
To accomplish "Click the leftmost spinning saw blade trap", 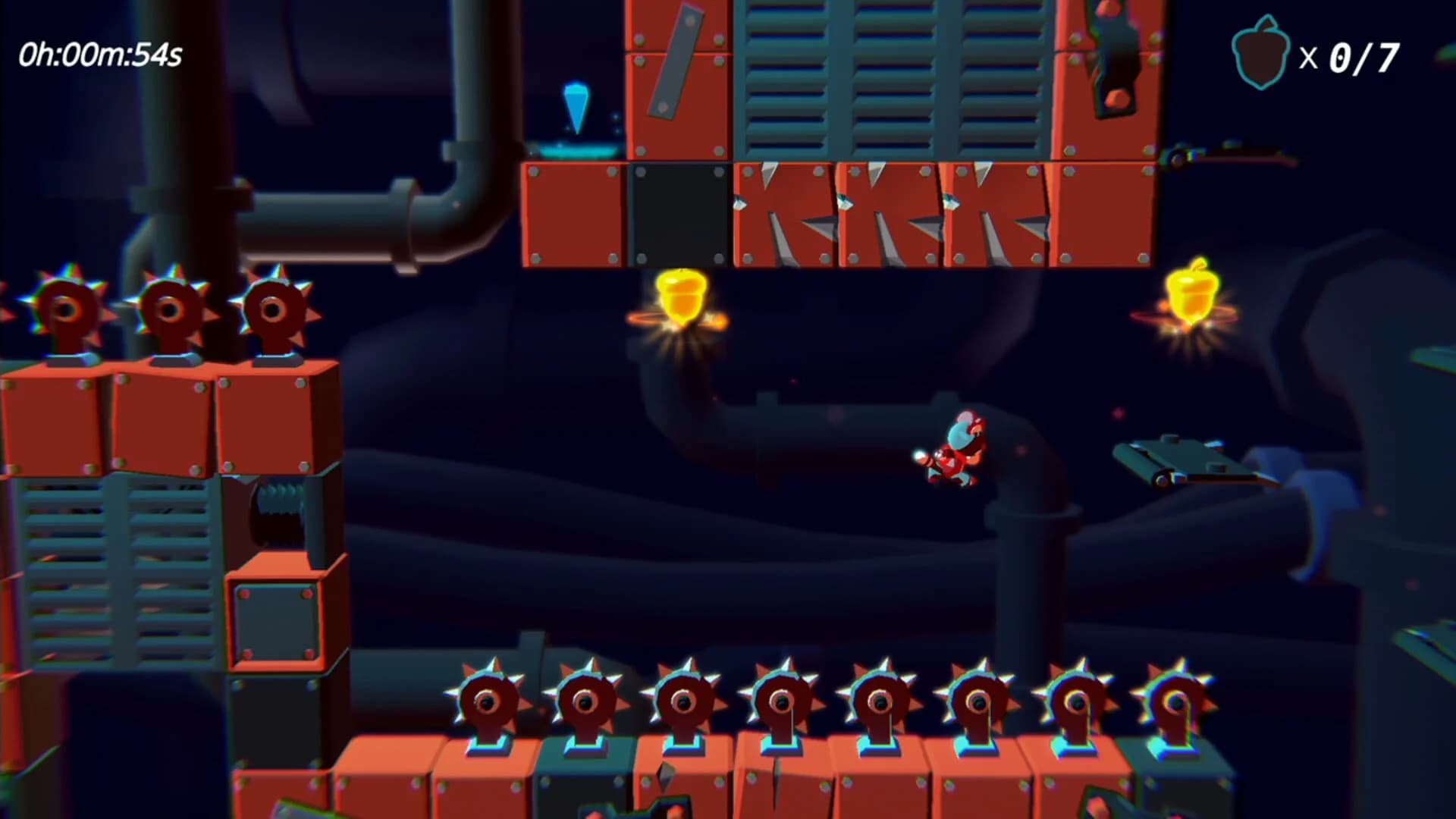I will click(67, 311).
